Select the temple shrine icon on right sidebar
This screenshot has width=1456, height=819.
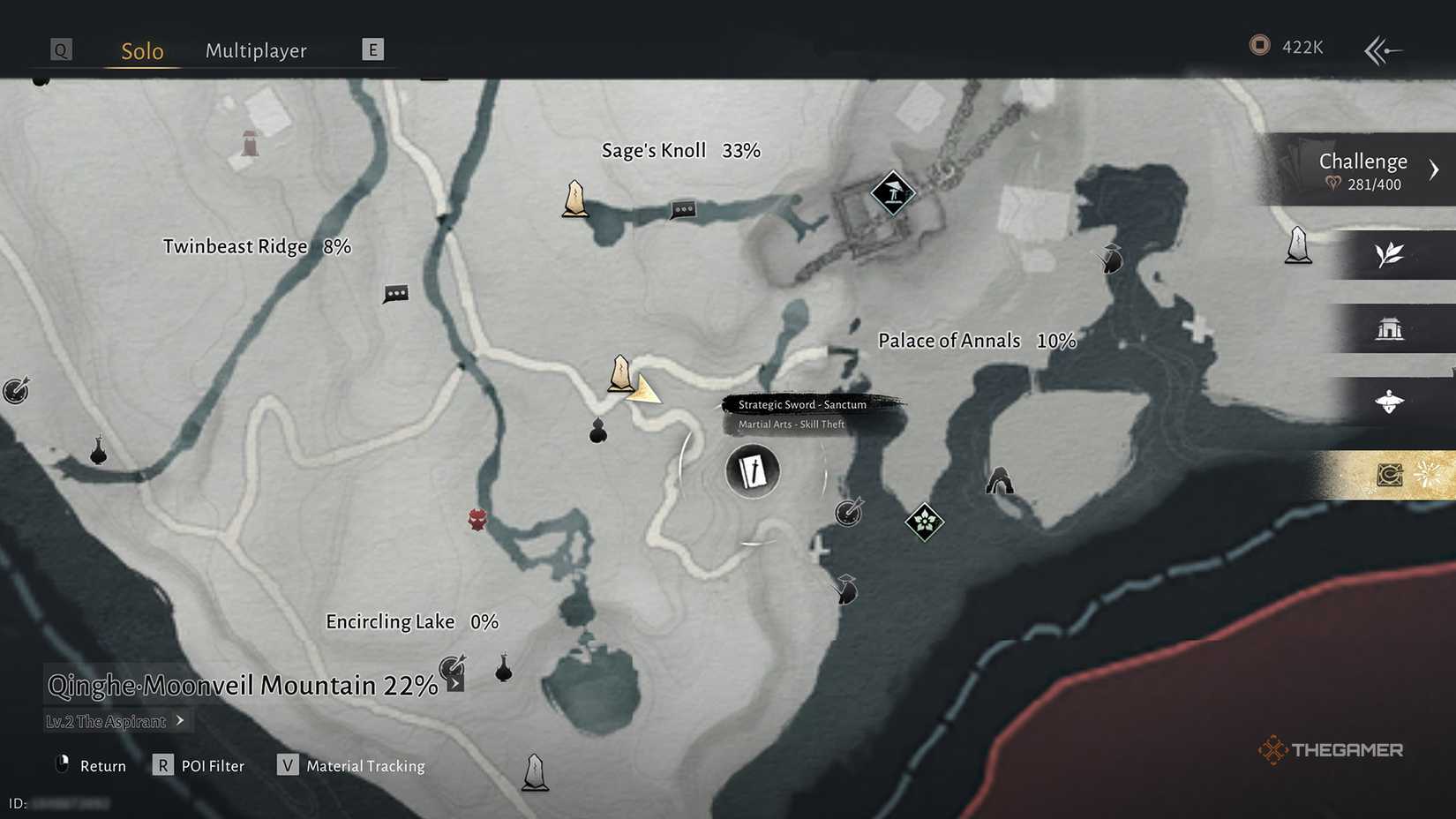[1392, 327]
